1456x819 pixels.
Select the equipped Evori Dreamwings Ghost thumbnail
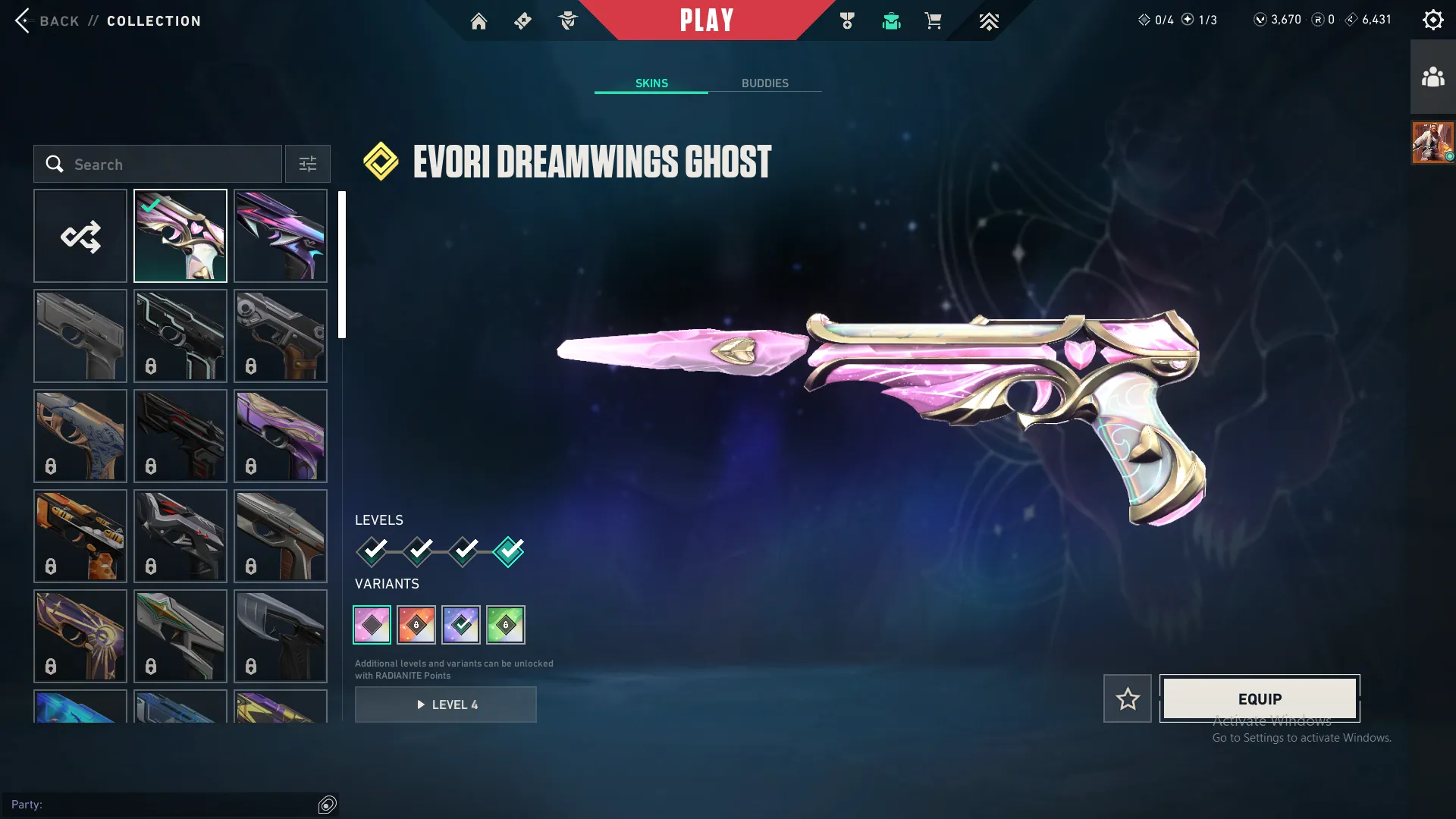(x=180, y=235)
